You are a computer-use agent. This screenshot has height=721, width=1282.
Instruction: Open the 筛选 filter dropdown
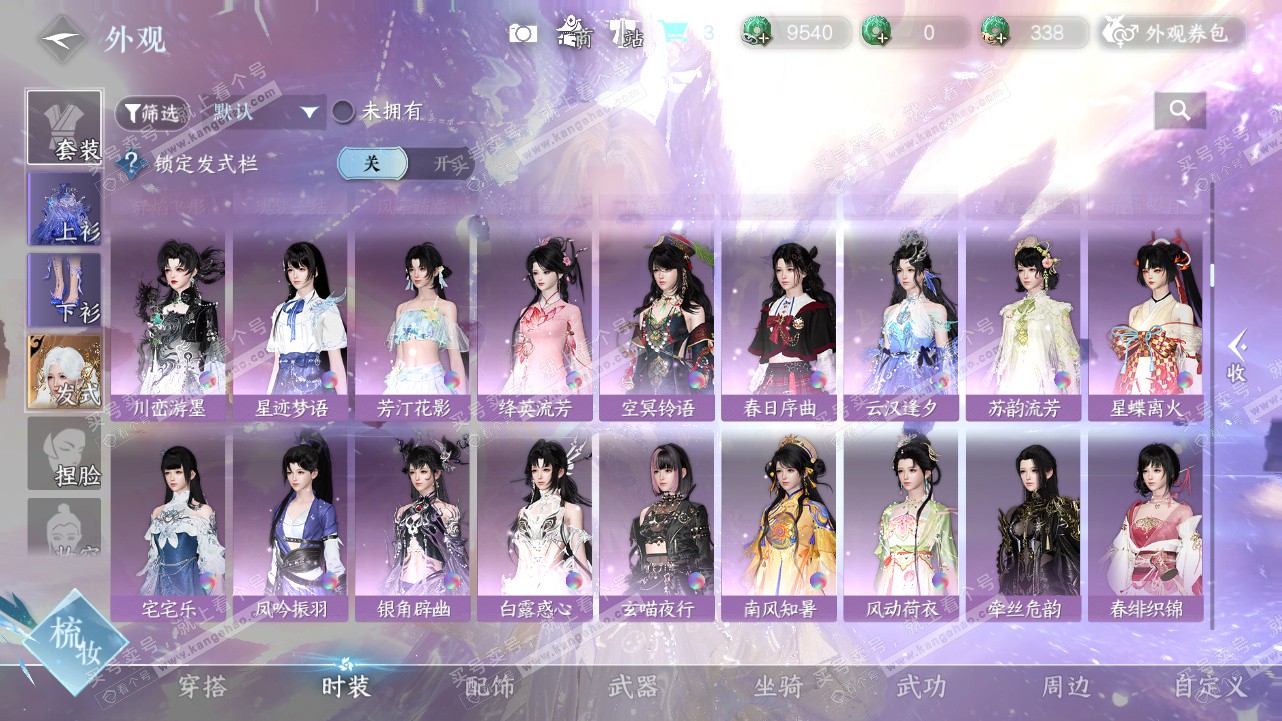coord(152,113)
